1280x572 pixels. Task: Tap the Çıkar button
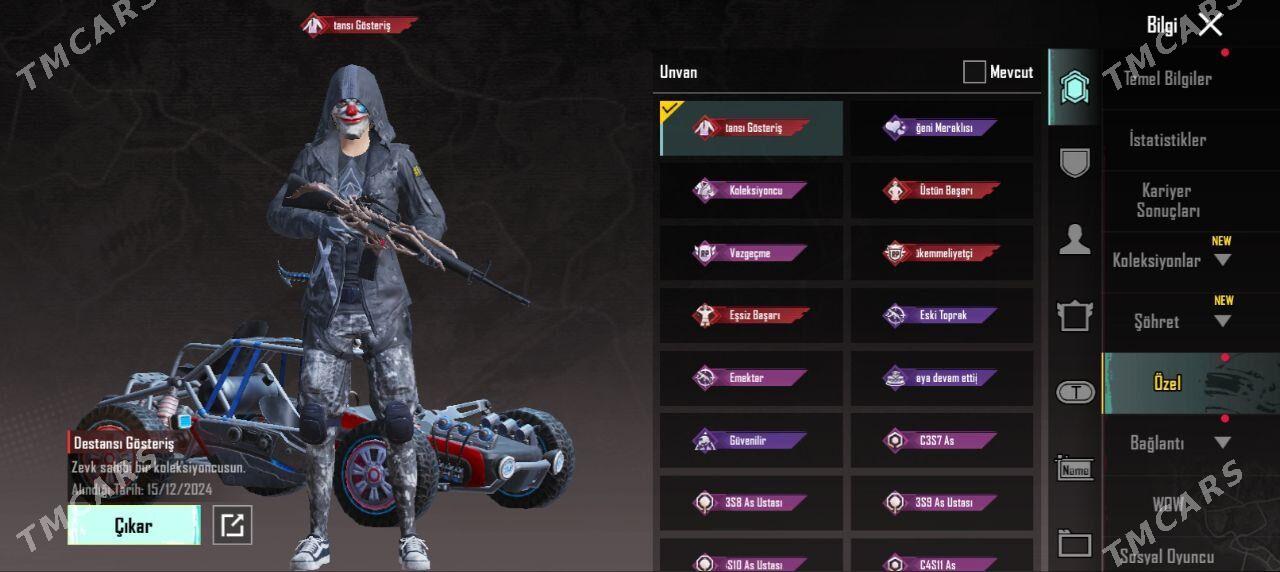tap(134, 525)
